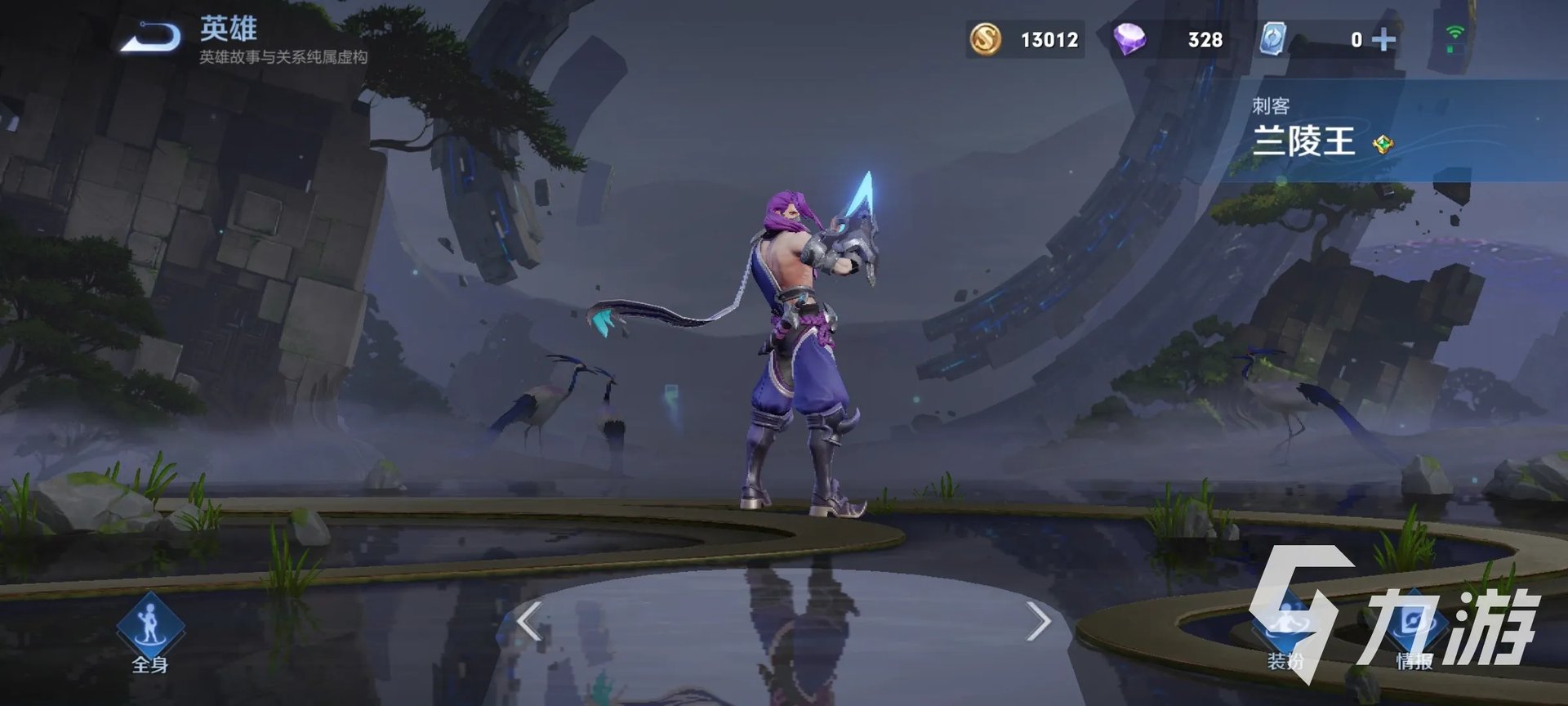The height and width of the screenshot is (706, 1568).
Task: Go back using the return arrow
Action: point(151,38)
